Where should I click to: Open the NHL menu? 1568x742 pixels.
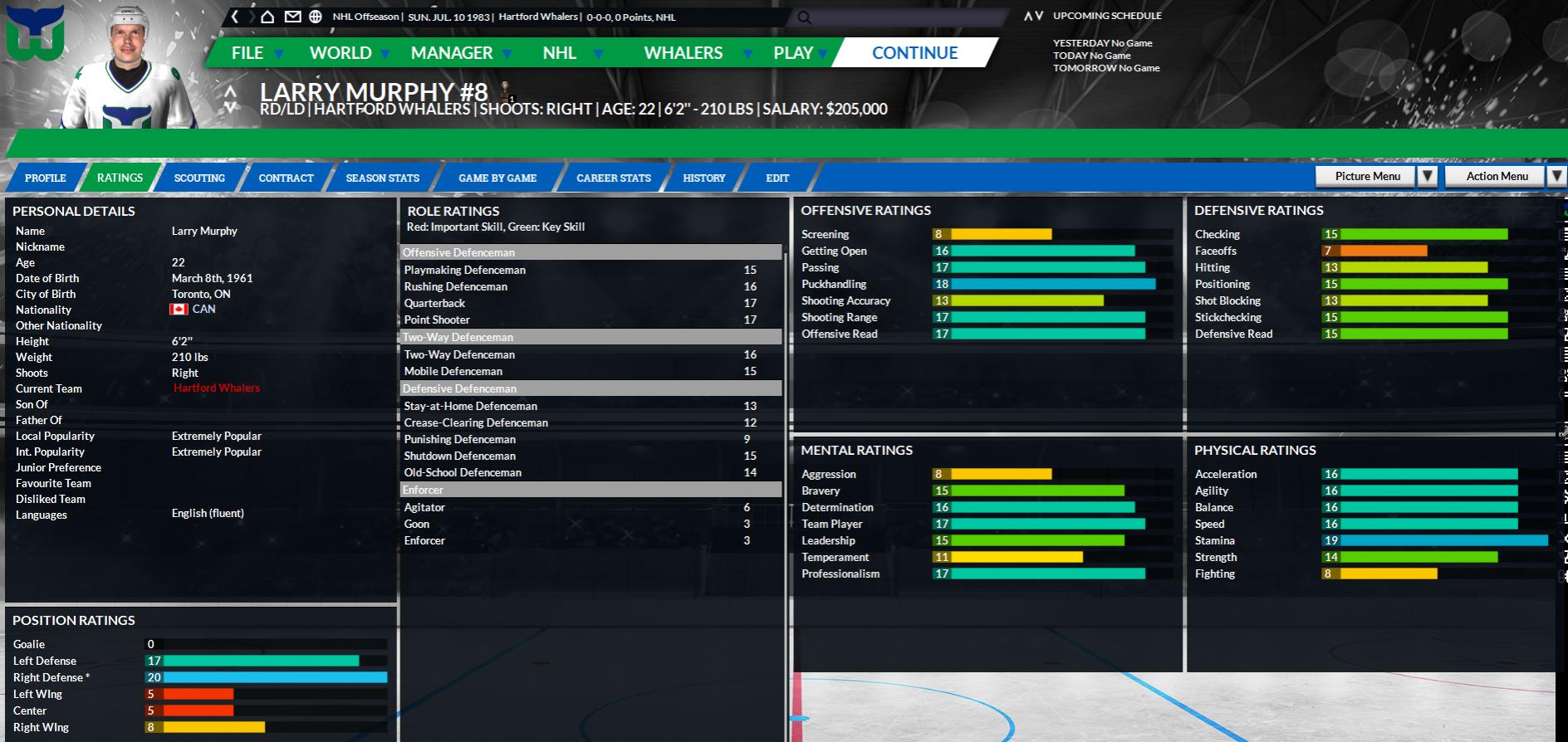[560, 53]
